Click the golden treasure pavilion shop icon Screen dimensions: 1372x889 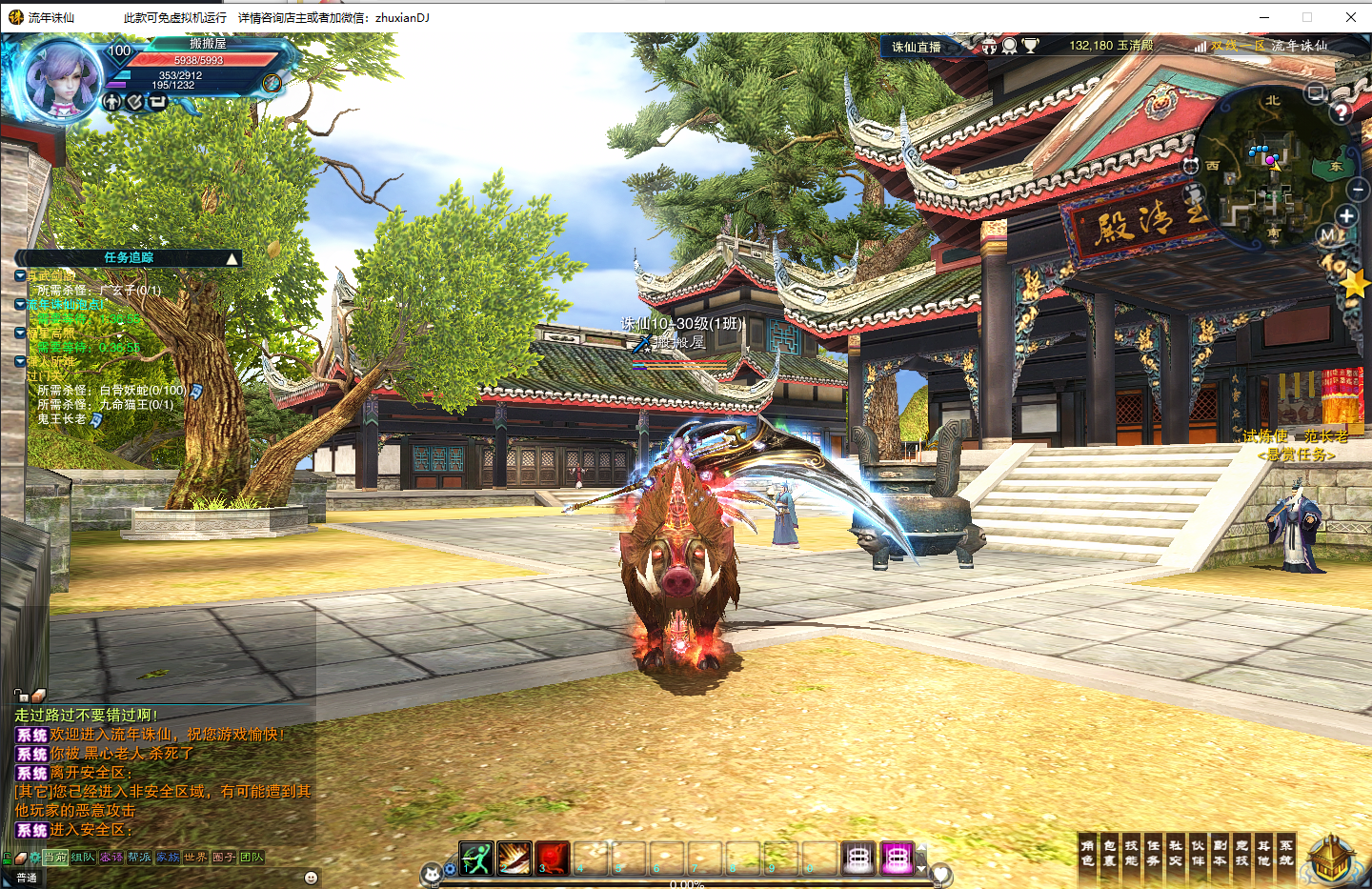pyautogui.click(x=1332, y=857)
